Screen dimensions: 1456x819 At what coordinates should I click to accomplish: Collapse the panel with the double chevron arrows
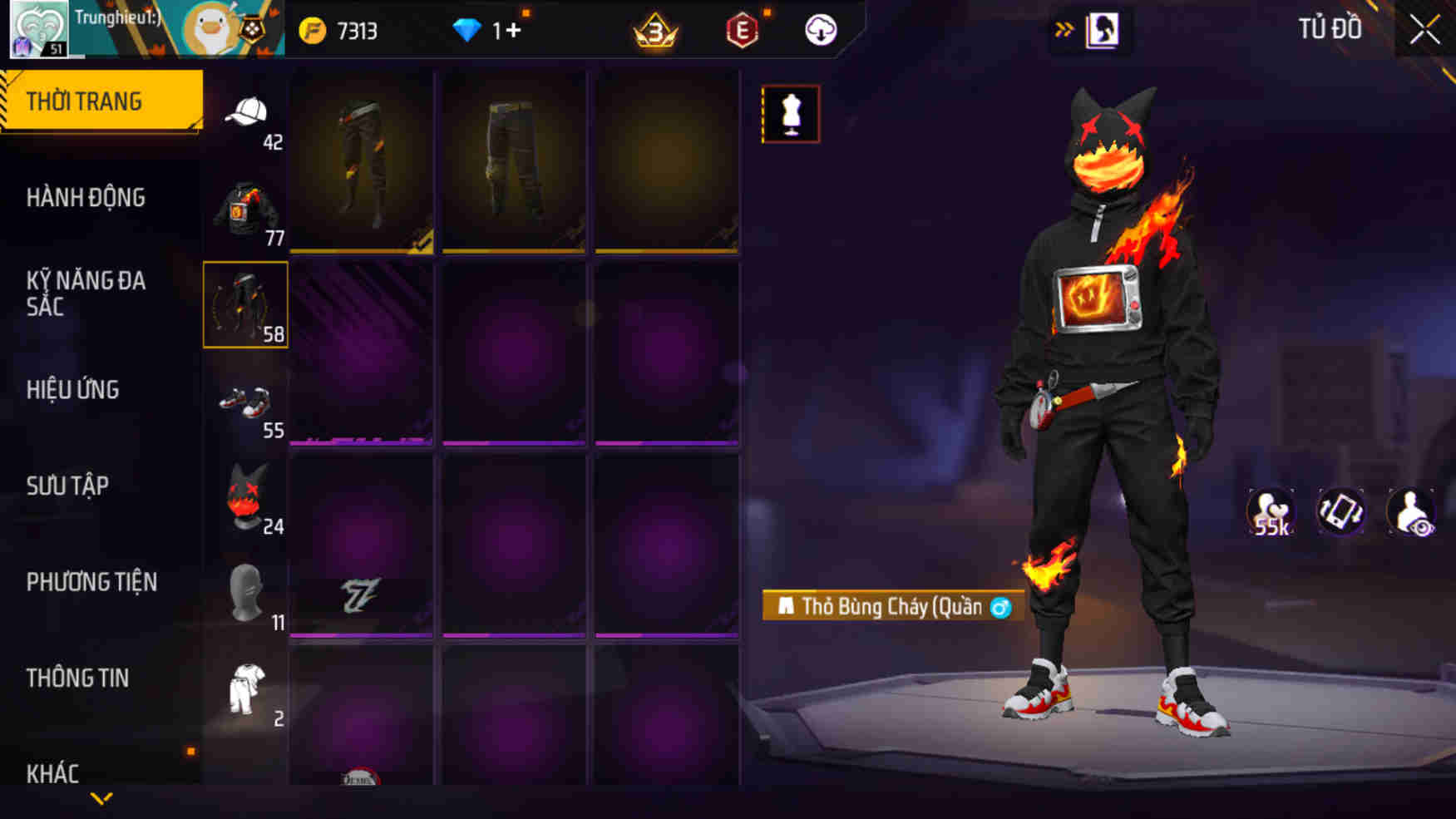pyautogui.click(x=1065, y=27)
